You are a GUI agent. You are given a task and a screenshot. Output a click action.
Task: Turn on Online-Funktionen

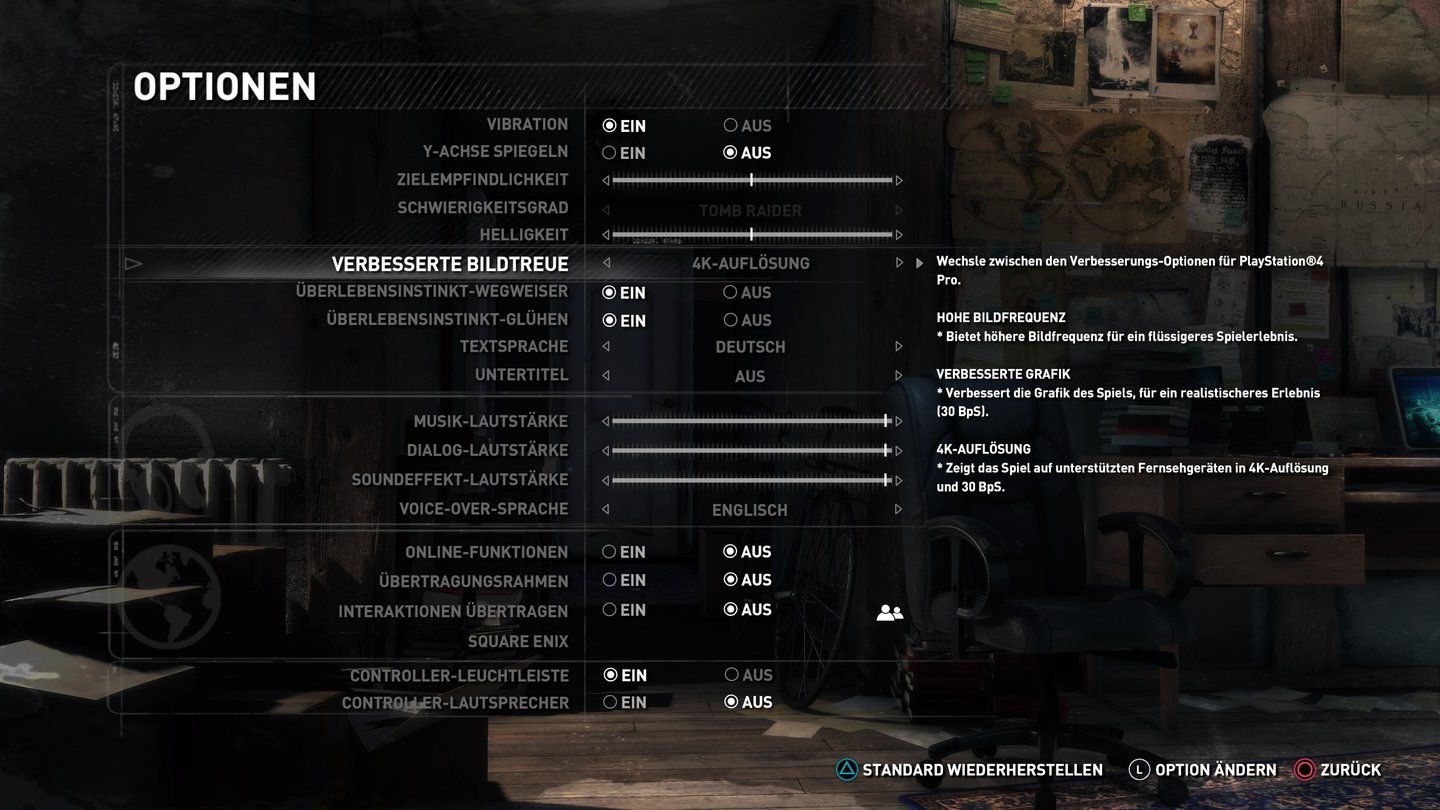608,551
